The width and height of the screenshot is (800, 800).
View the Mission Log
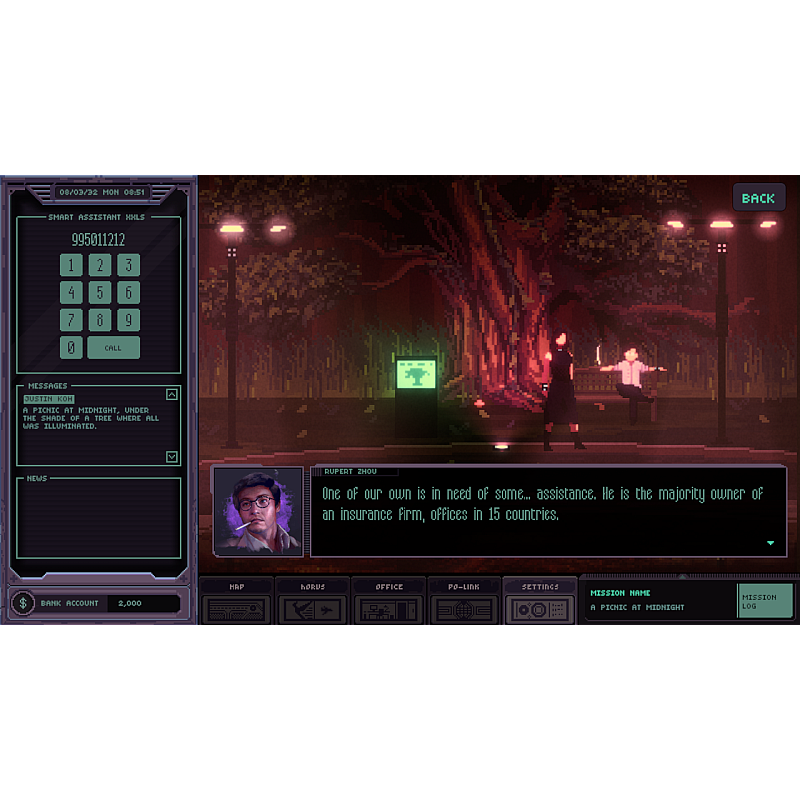coord(764,601)
